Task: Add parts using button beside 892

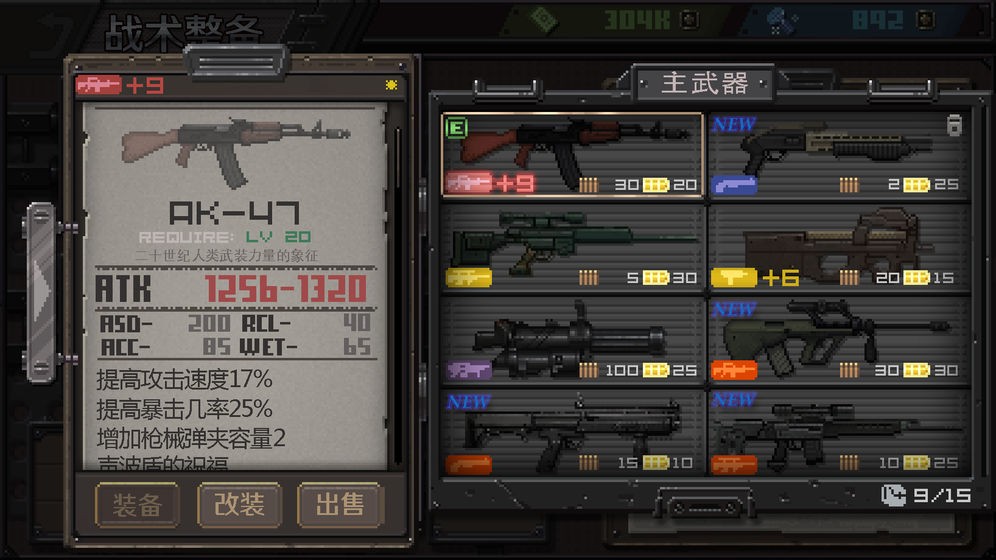Action: [925, 19]
